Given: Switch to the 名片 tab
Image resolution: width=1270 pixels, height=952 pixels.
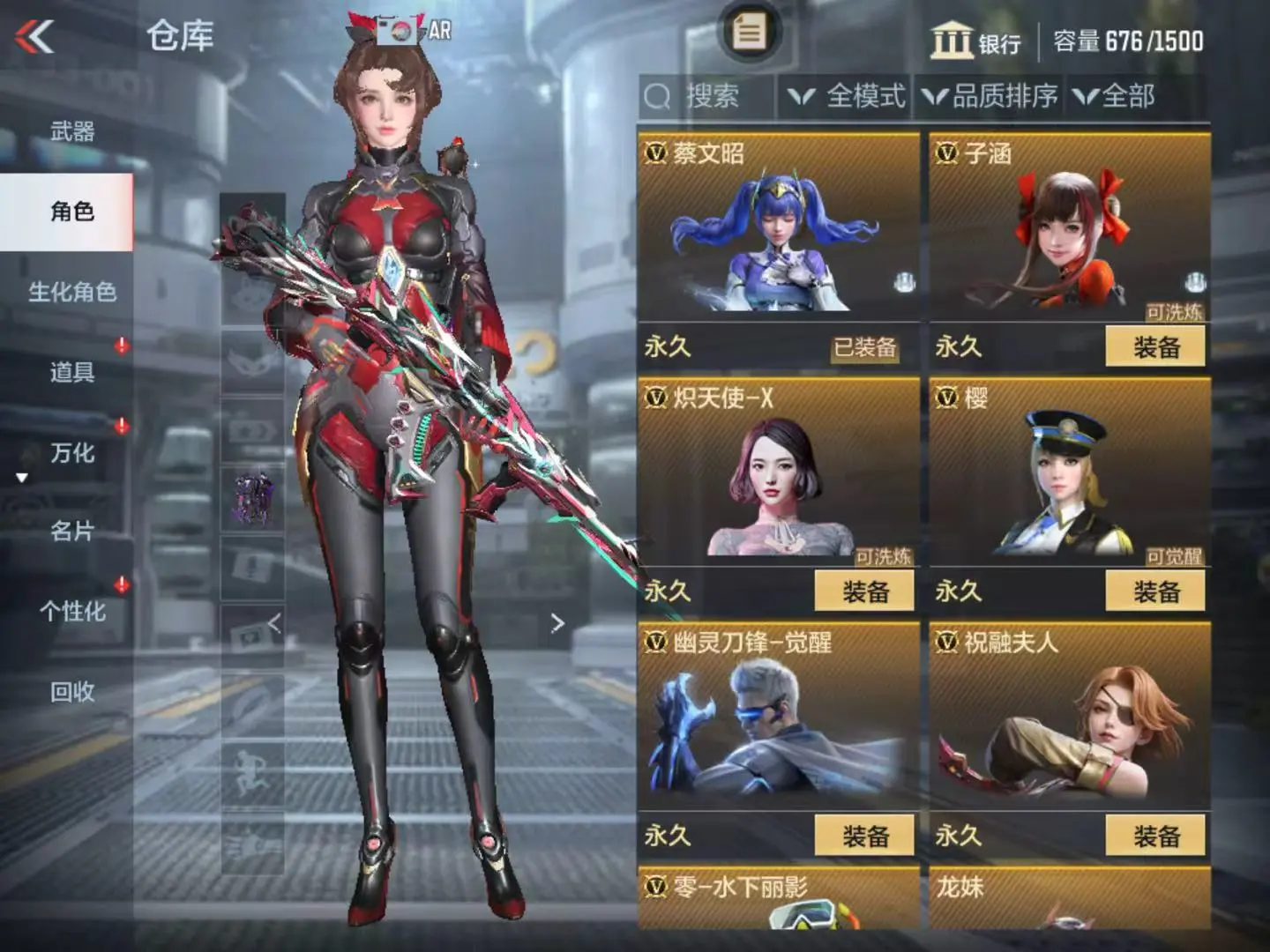Looking at the screenshot, I should click(72, 532).
